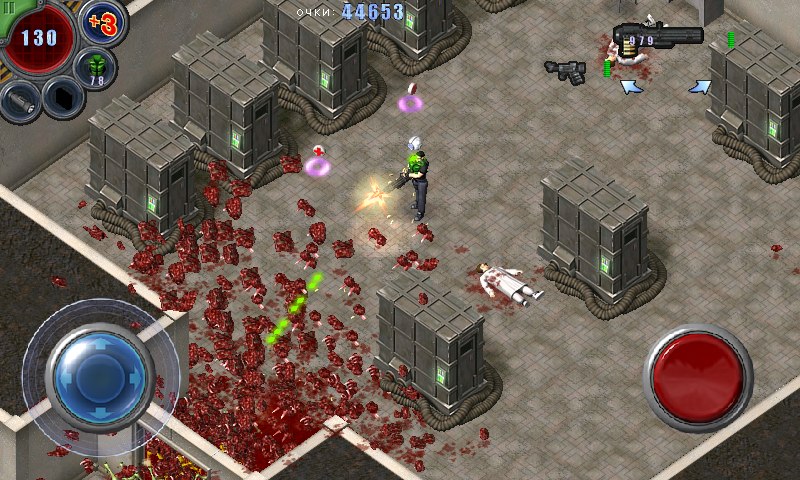The image size is (800, 480).
Task: Pause the game with the pause icon
Action: 9,8
